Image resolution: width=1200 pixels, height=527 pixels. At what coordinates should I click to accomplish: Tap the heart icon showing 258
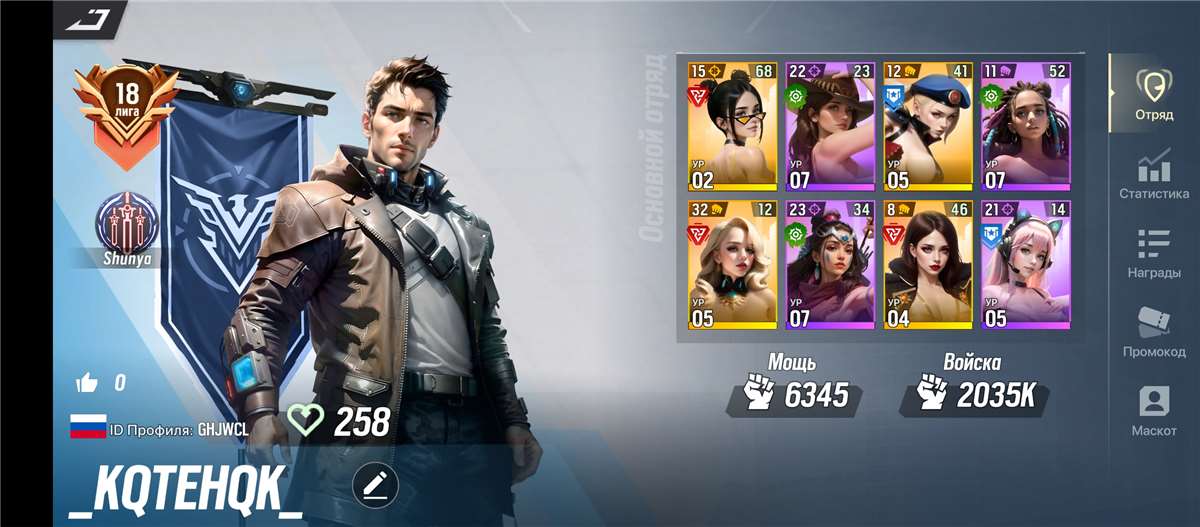click(304, 420)
